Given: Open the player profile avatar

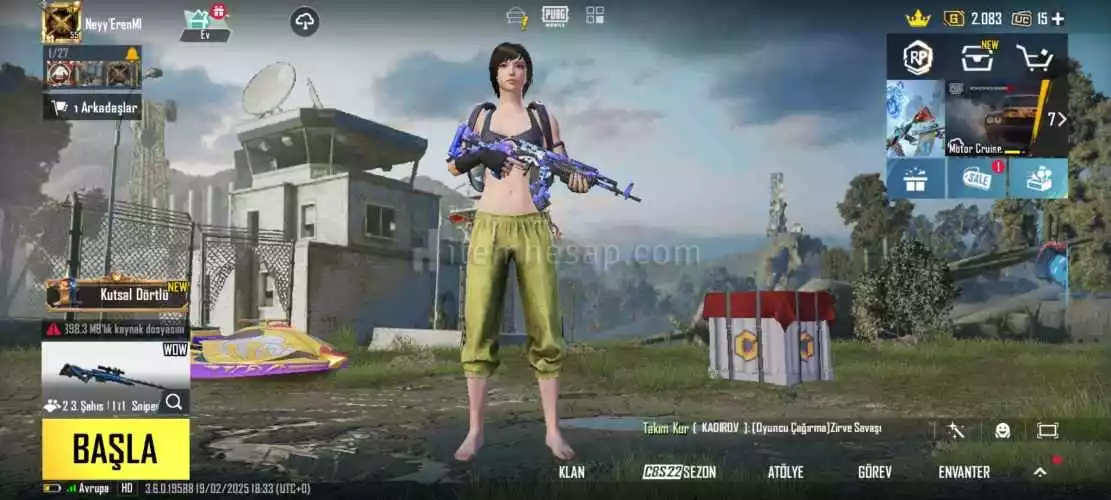Looking at the screenshot, I should (x=62, y=22).
